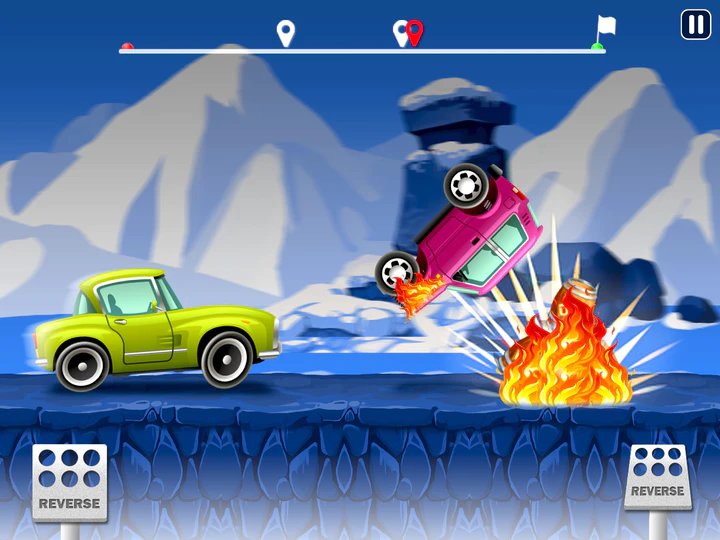Pause the game with the pause button
Image resolution: width=720 pixels, height=540 pixels.
[x=695, y=25]
